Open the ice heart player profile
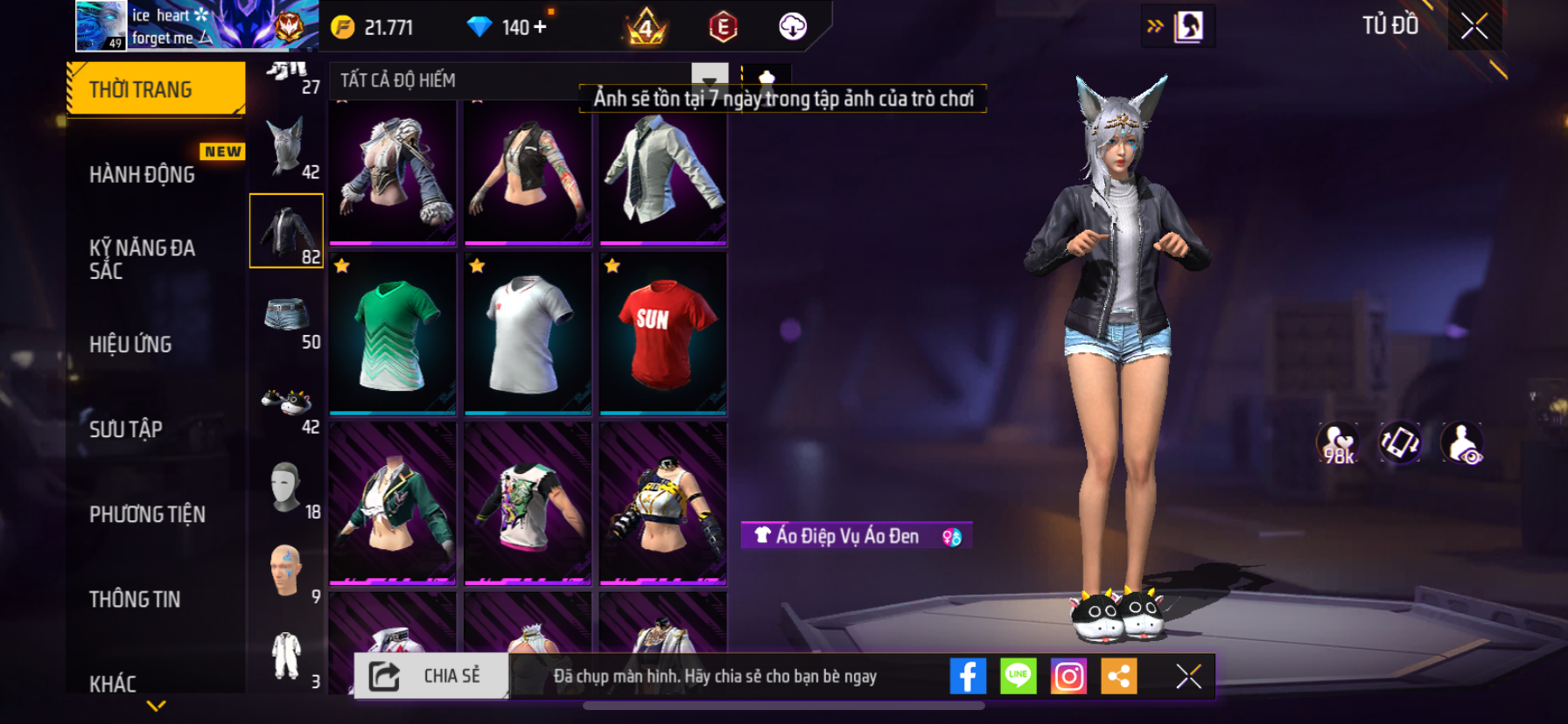This screenshot has height=724, width=1568. tap(101, 26)
